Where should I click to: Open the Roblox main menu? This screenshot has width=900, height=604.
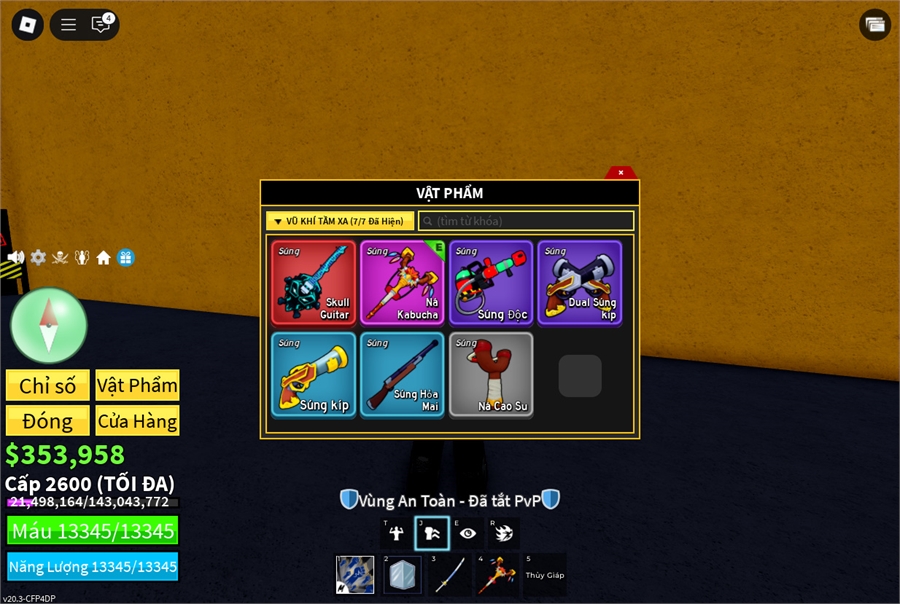(x=28, y=25)
